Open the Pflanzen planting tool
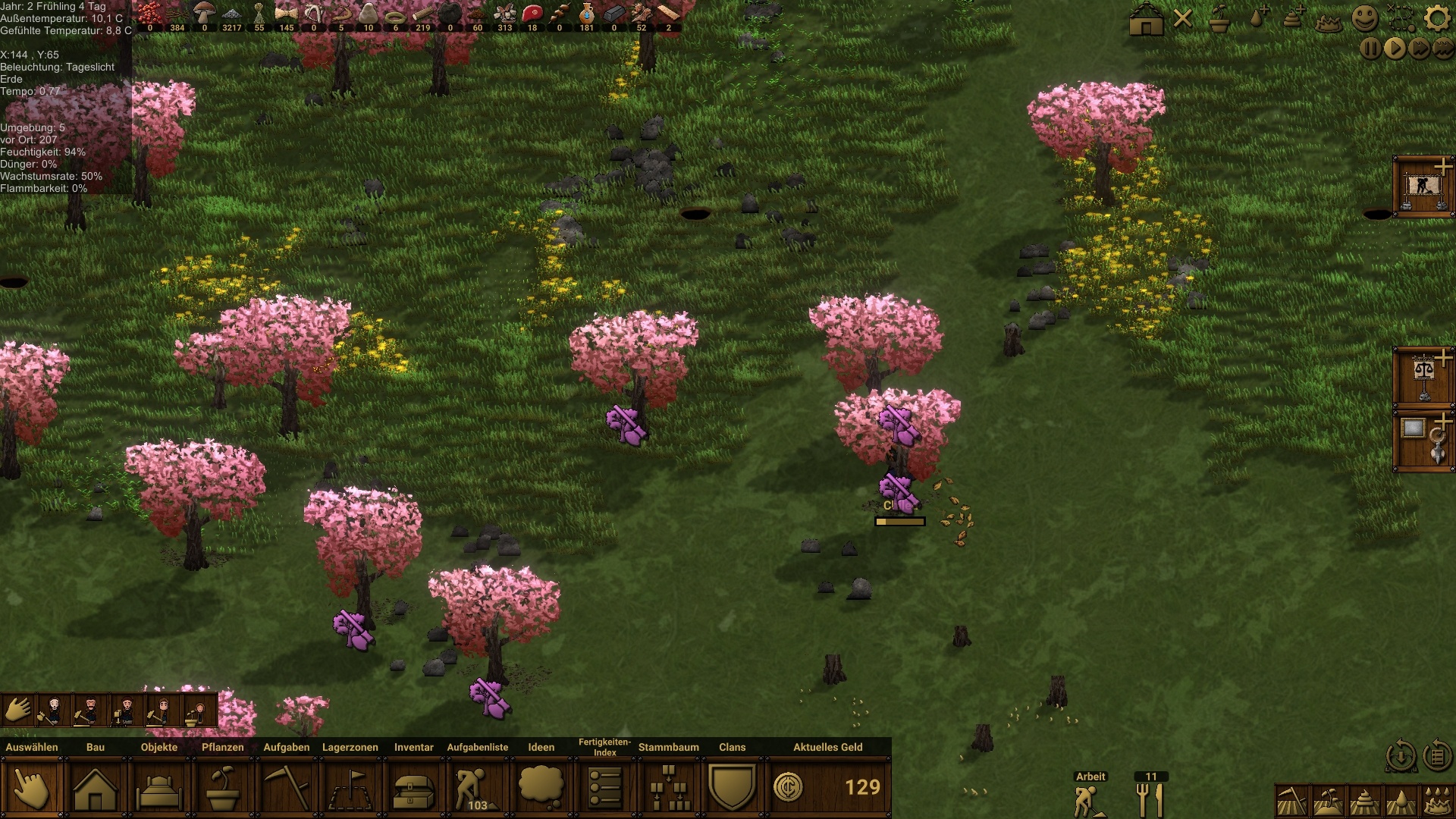Image resolution: width=1456 pixels, height=819 pixels. 224,789
